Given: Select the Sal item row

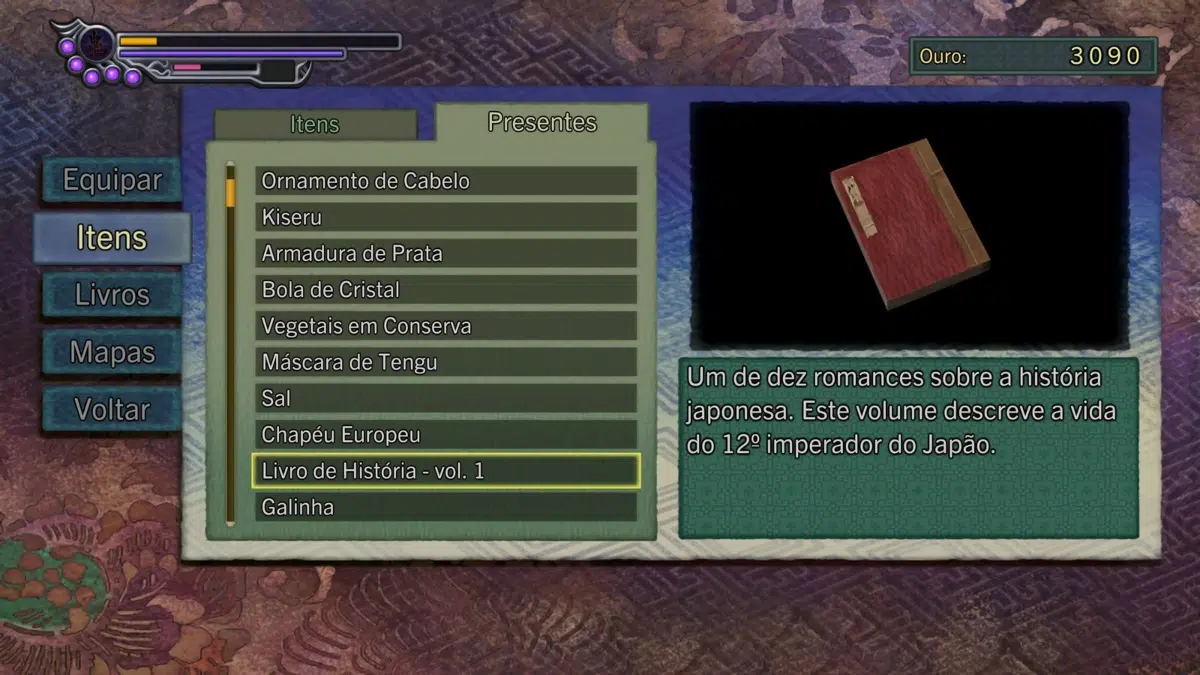Looking at the screenshot, I should click(445, 398).
